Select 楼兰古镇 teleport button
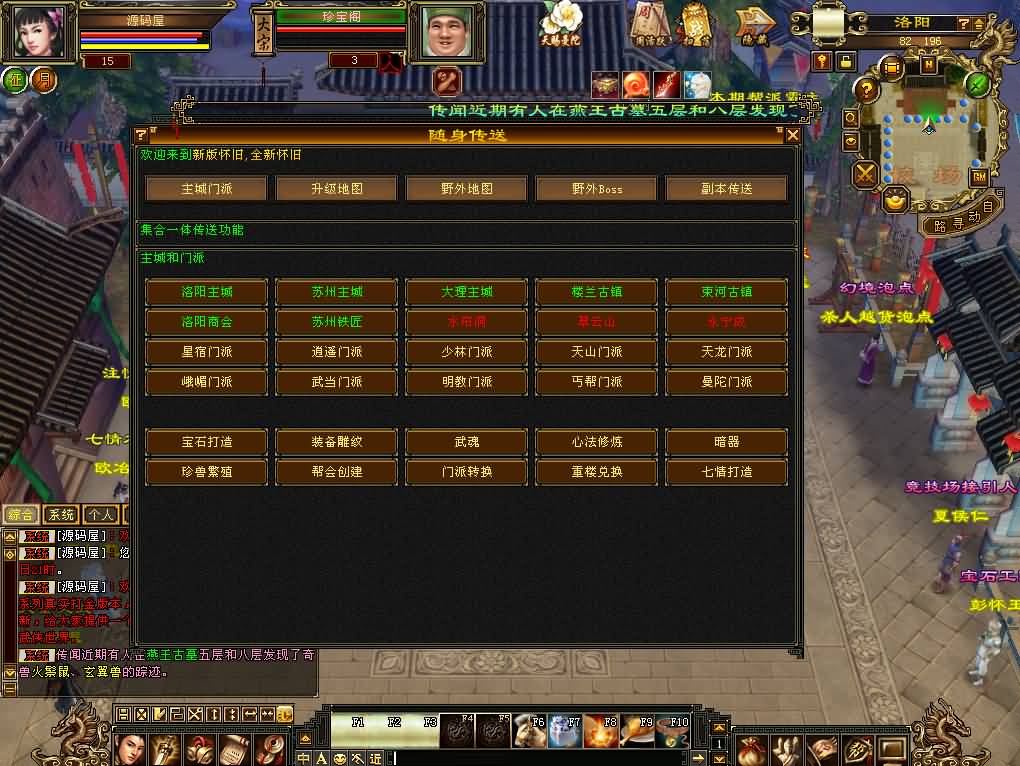The height and width of the screenshot is (766, 1020). coord(596,292)
